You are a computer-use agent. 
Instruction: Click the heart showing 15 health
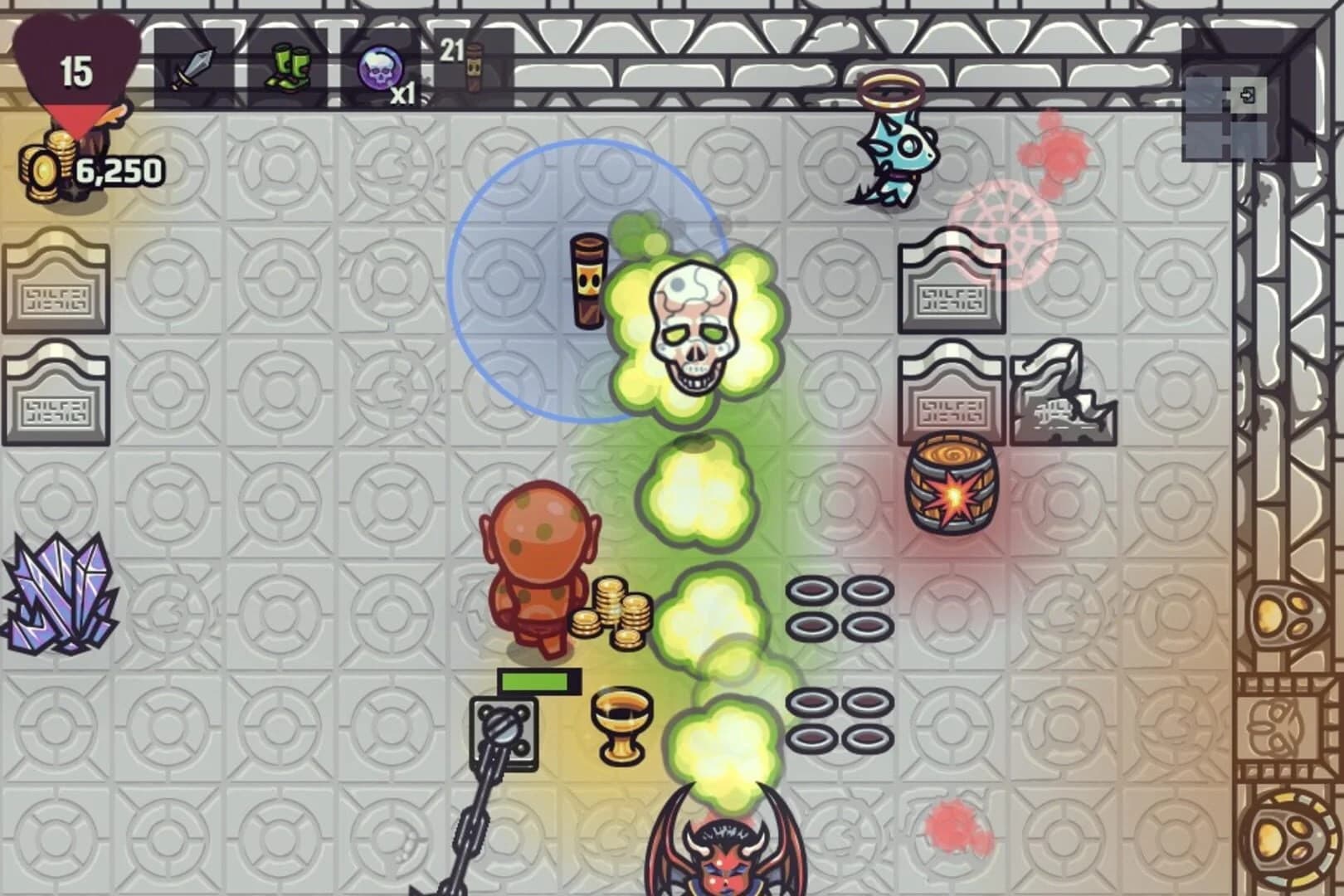[75, 71]
